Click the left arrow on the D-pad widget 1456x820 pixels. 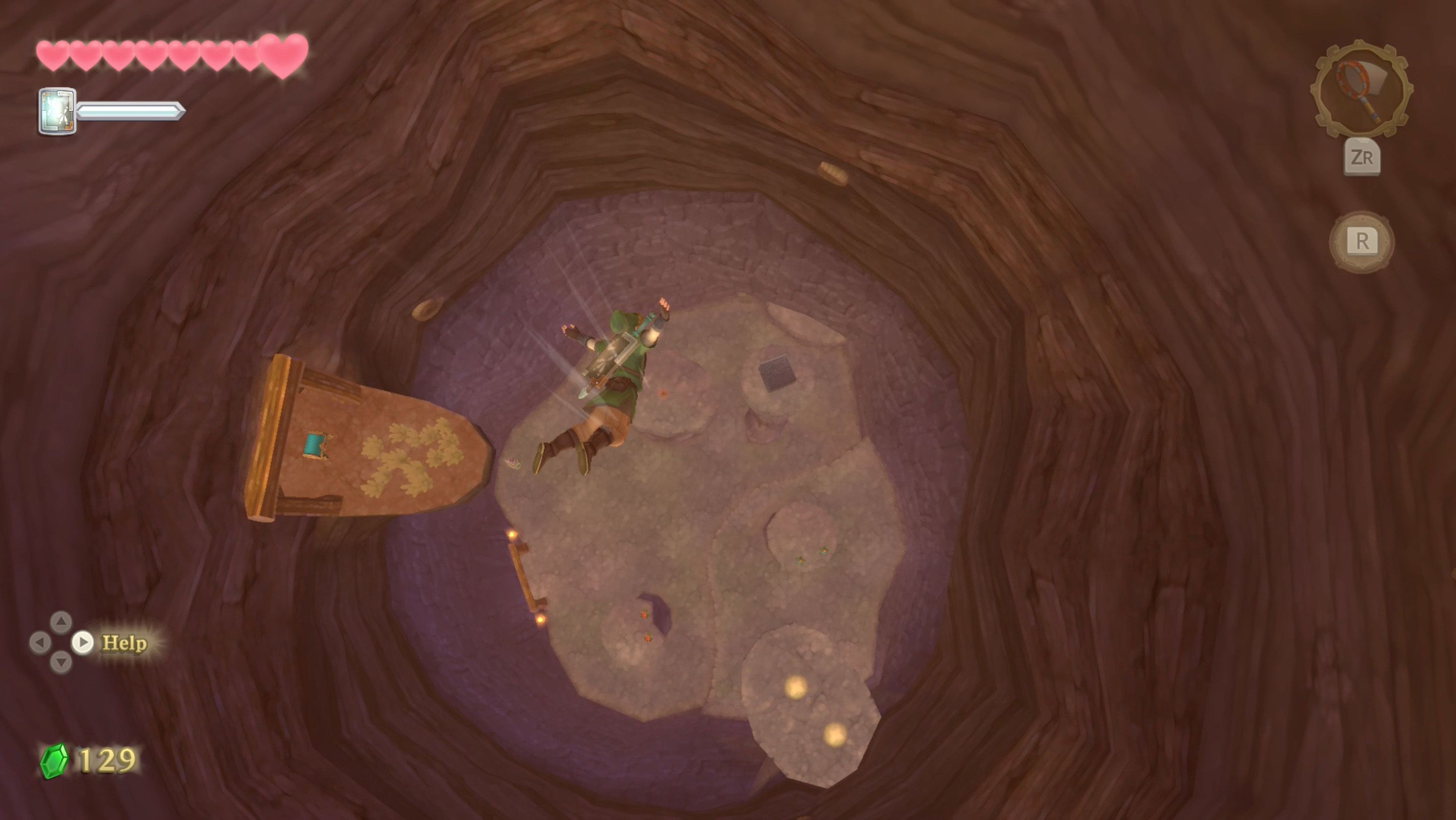click(x=40, y=643)
